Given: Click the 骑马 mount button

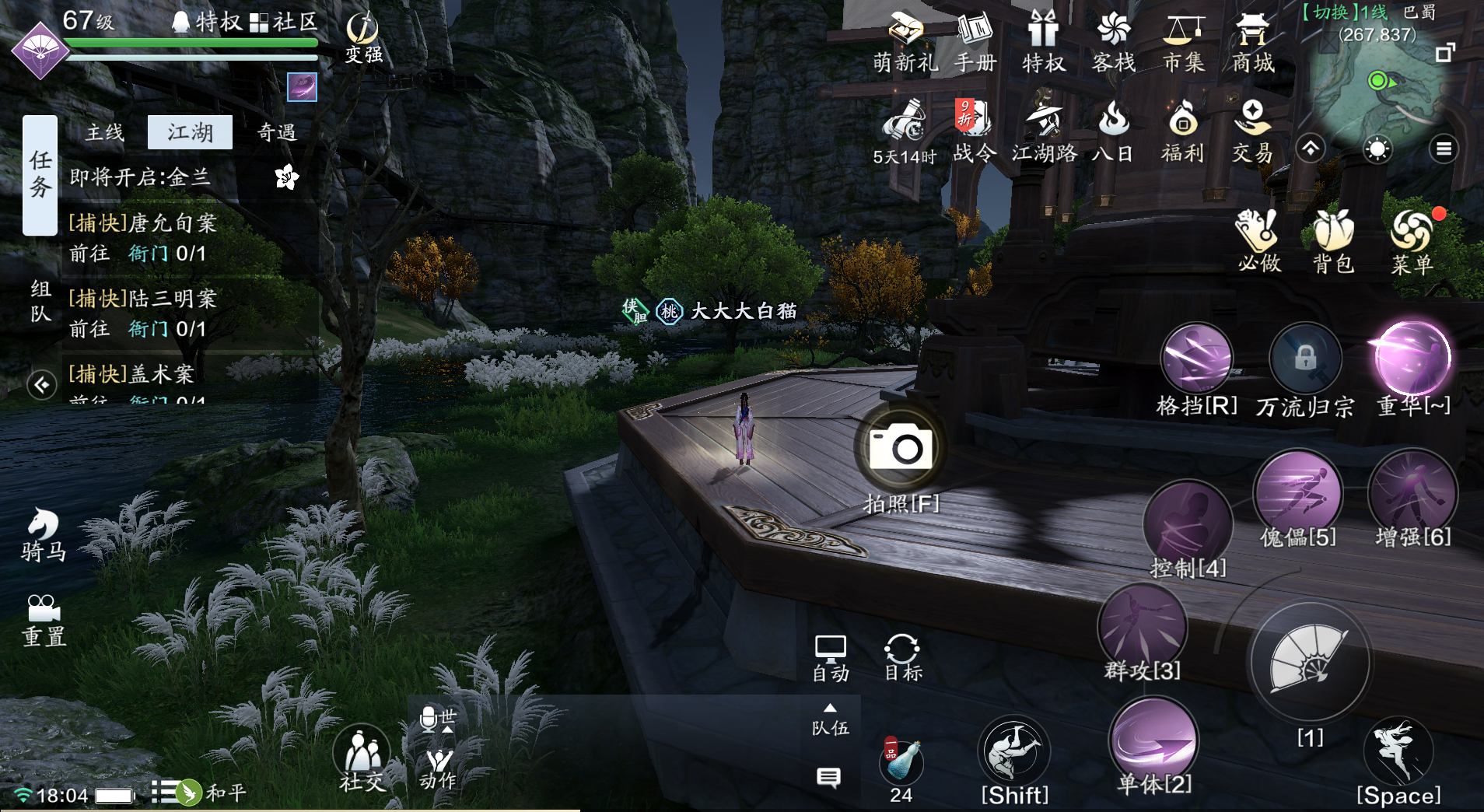Looking at the screenshot, I should coord(44,534).
